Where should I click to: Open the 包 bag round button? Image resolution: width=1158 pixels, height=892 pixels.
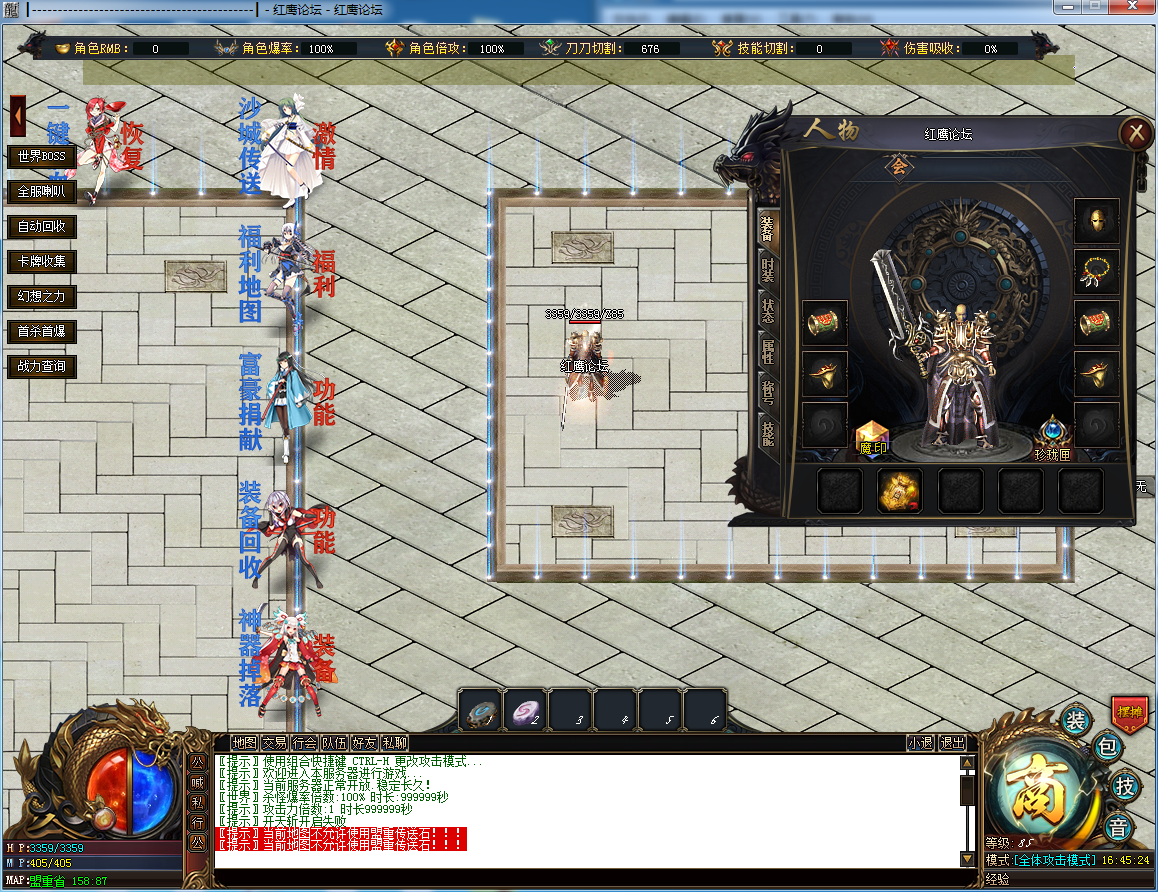point(1106,747)
